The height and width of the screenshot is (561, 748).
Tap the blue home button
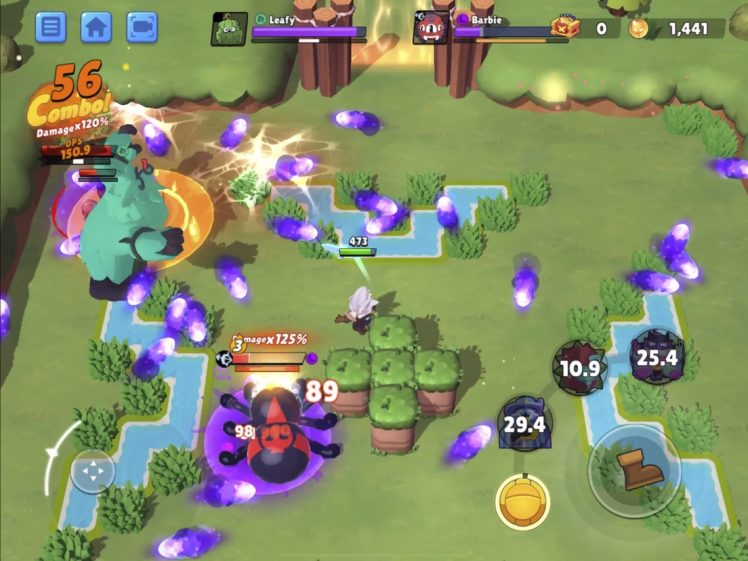pyautogui.click(x=96, y=27)
